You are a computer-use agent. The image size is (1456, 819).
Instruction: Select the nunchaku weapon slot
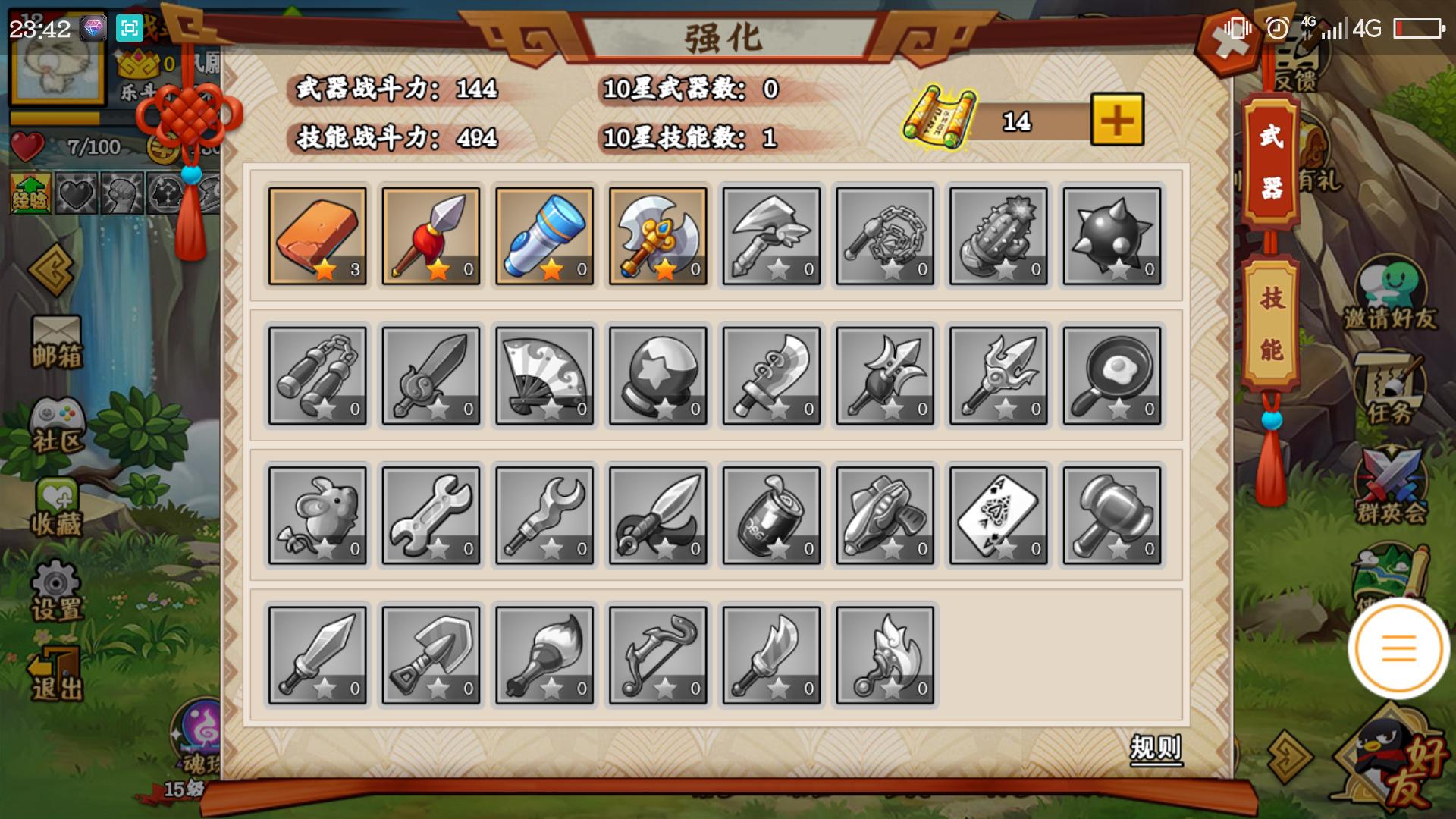tap(317, 376)
